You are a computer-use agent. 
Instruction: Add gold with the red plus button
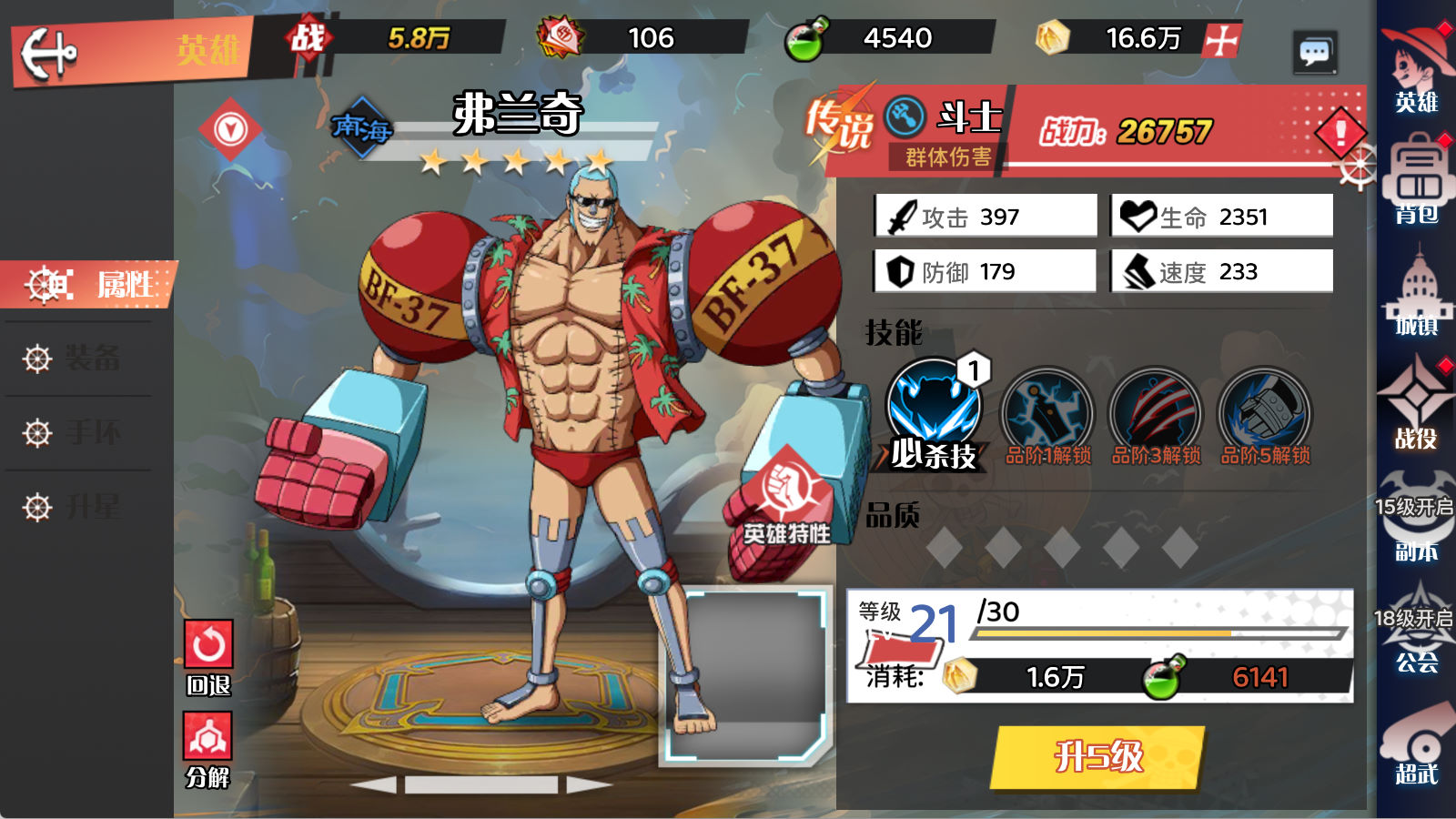pos(1221,40)
